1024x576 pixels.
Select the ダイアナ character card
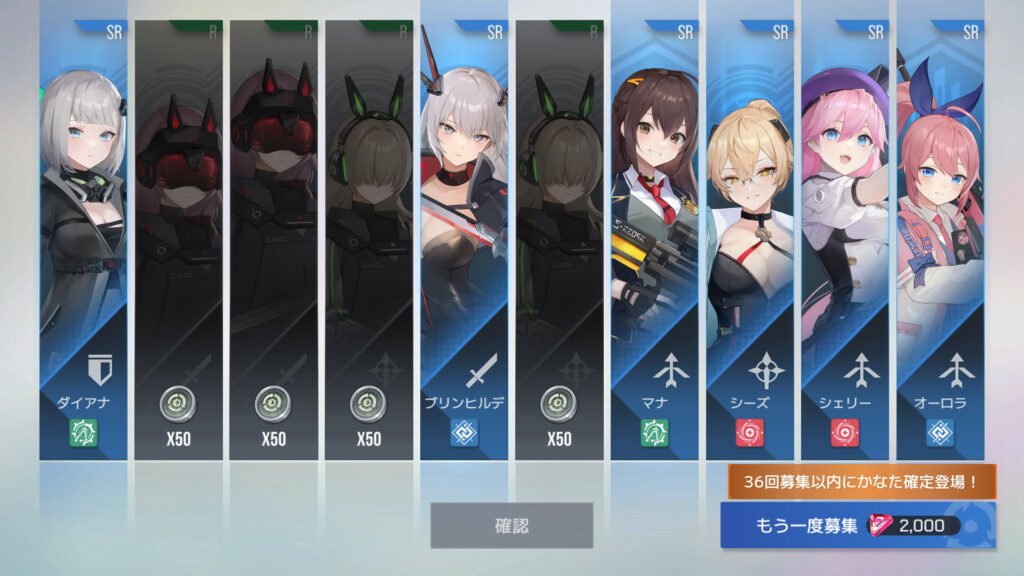click(83, 240)
